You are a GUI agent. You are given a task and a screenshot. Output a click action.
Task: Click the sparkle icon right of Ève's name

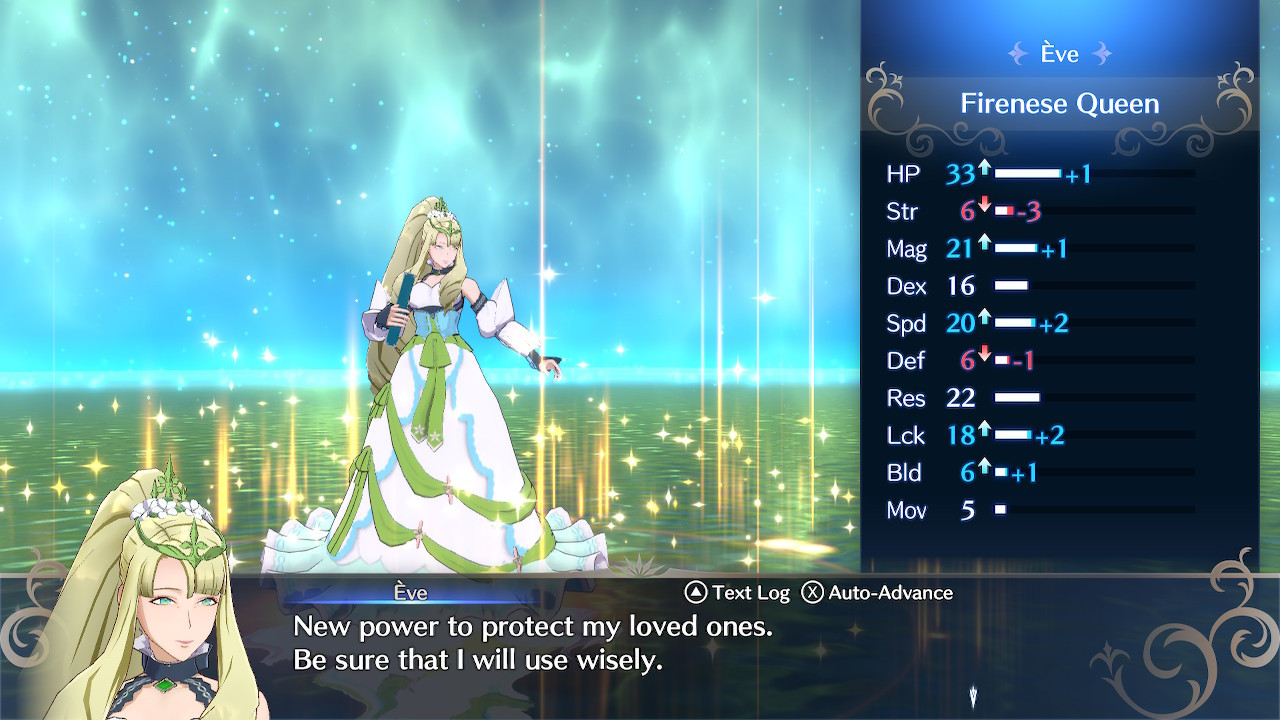point(1099,54)
